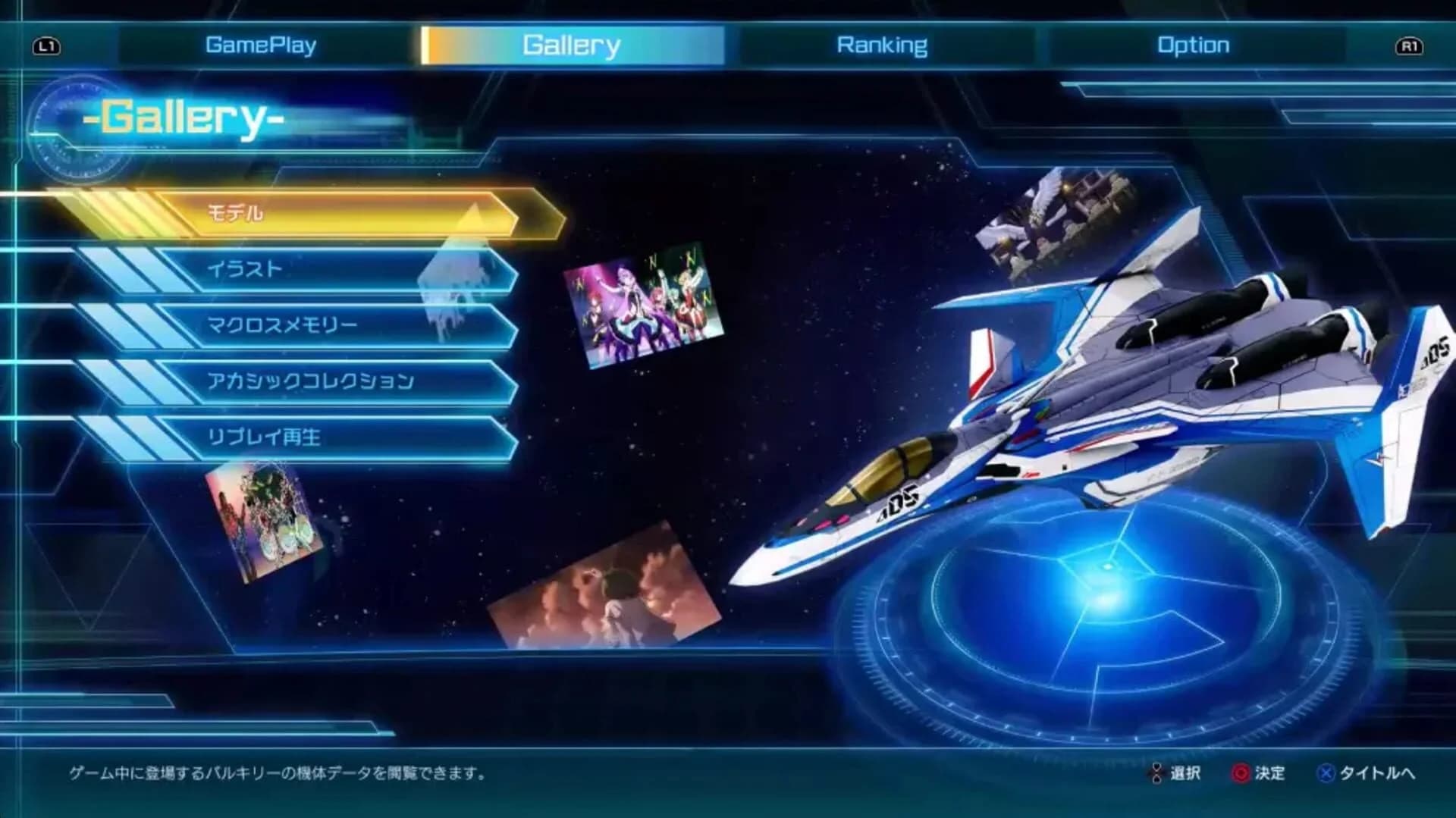Select the Gallery menu header
Viewport: 1456px width, 818px height.
(570, 44)
